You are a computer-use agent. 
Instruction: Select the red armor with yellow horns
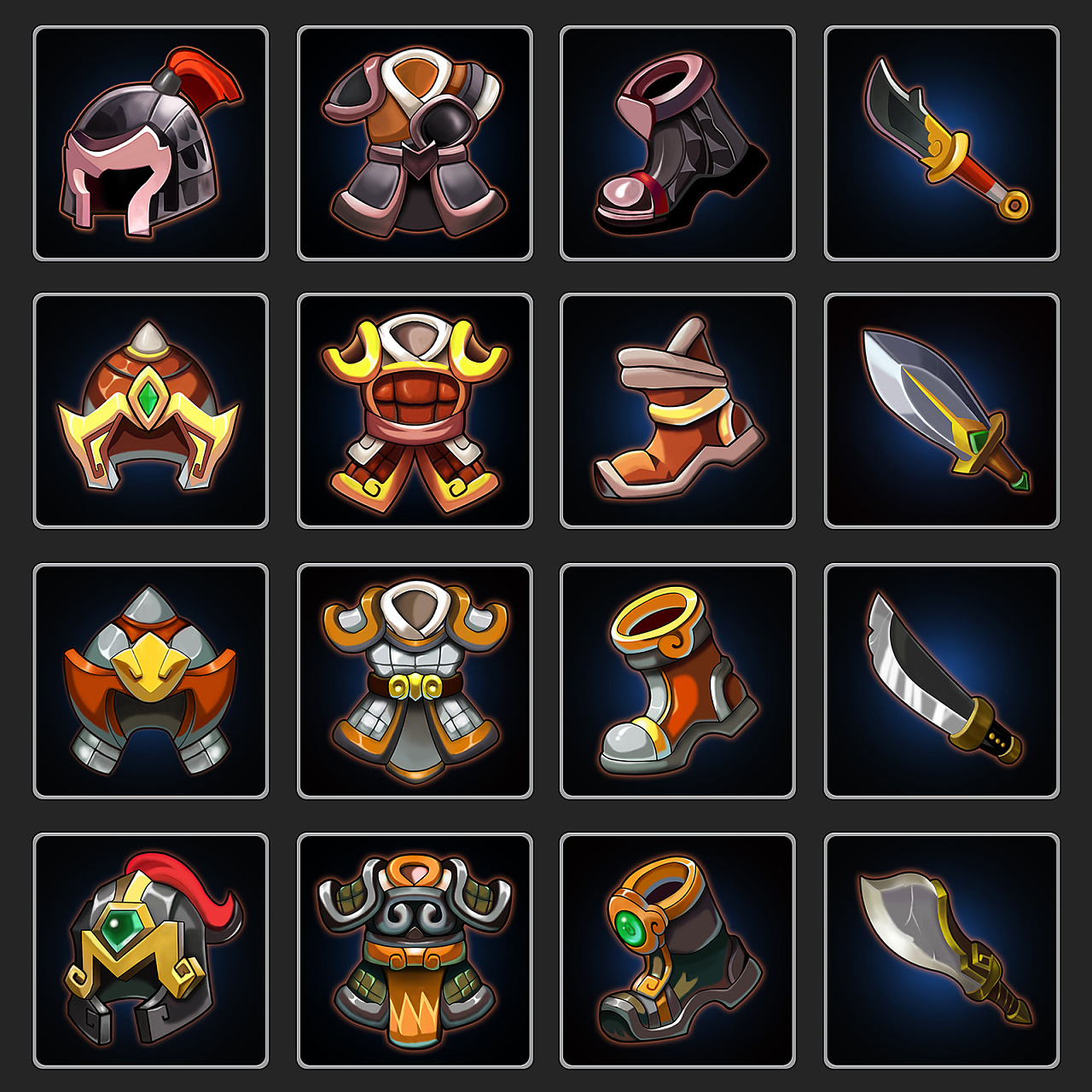[415, 411]
